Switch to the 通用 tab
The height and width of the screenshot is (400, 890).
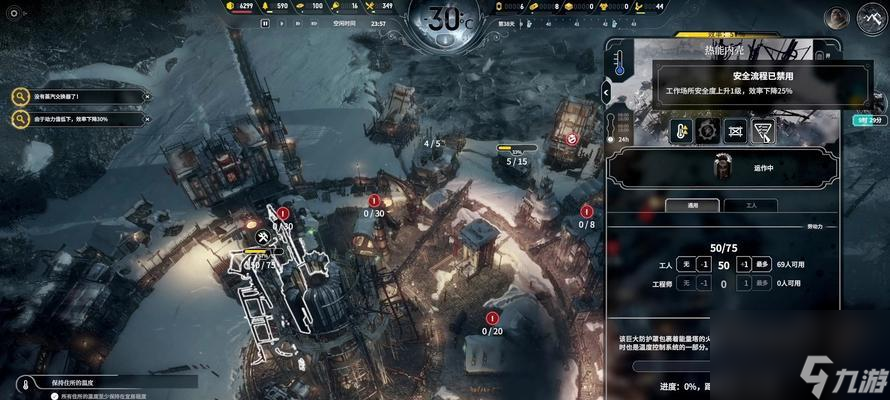(692, 205)
